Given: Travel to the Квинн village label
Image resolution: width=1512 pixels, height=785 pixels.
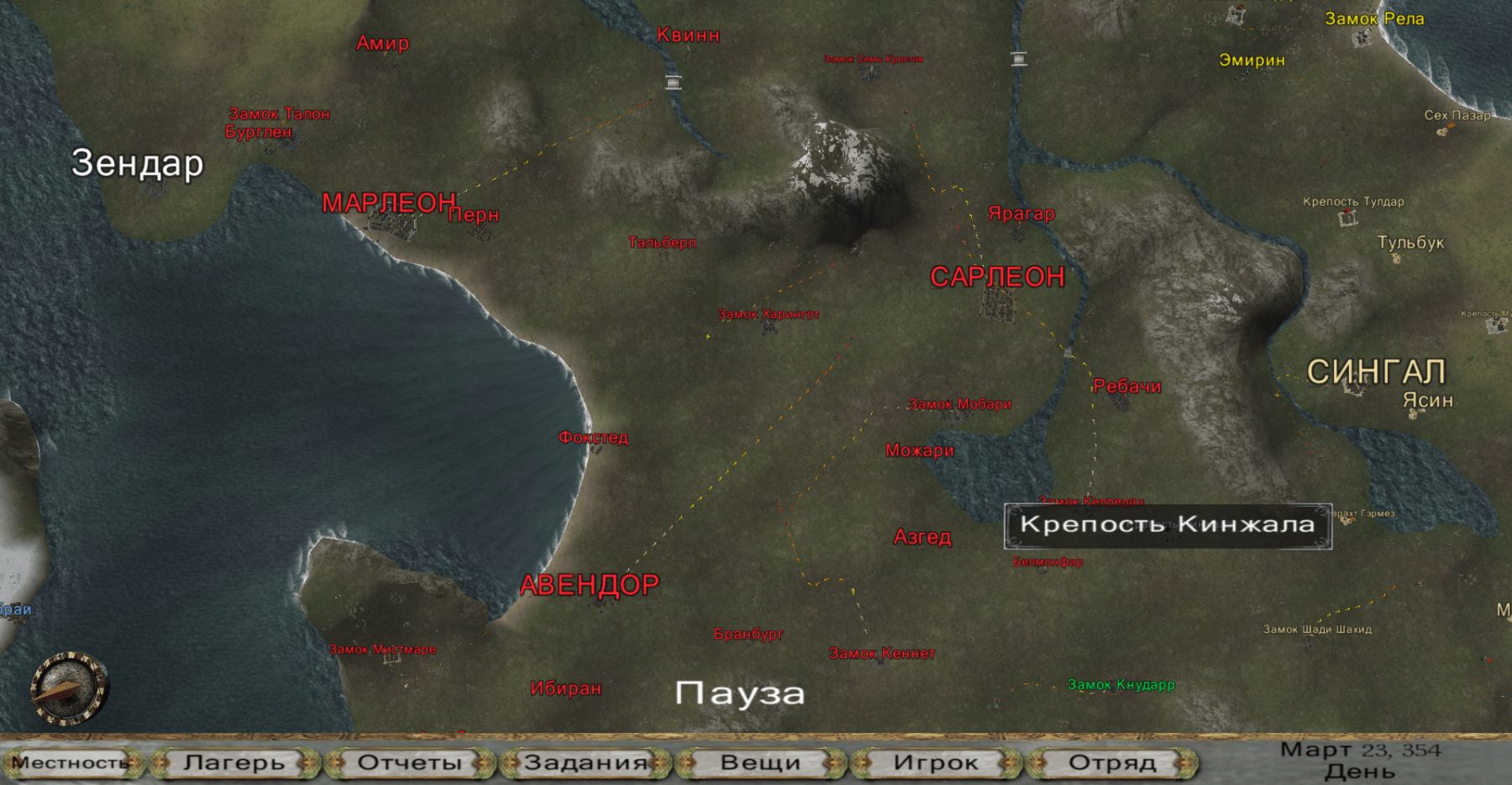Looking at the screenshot, I should pyautogui.click(x=688, y=35).
